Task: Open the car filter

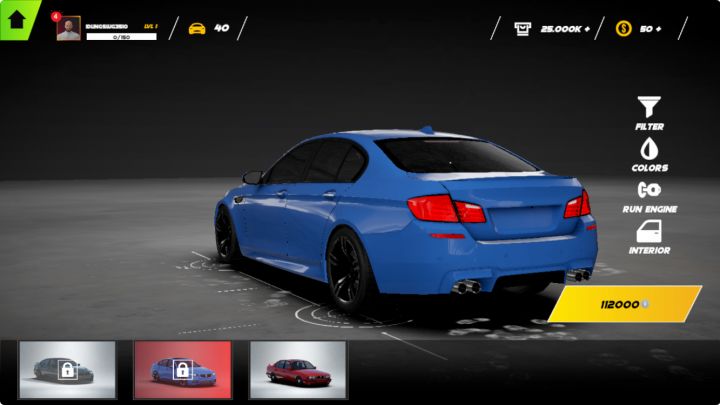Action: pos(649,111)
